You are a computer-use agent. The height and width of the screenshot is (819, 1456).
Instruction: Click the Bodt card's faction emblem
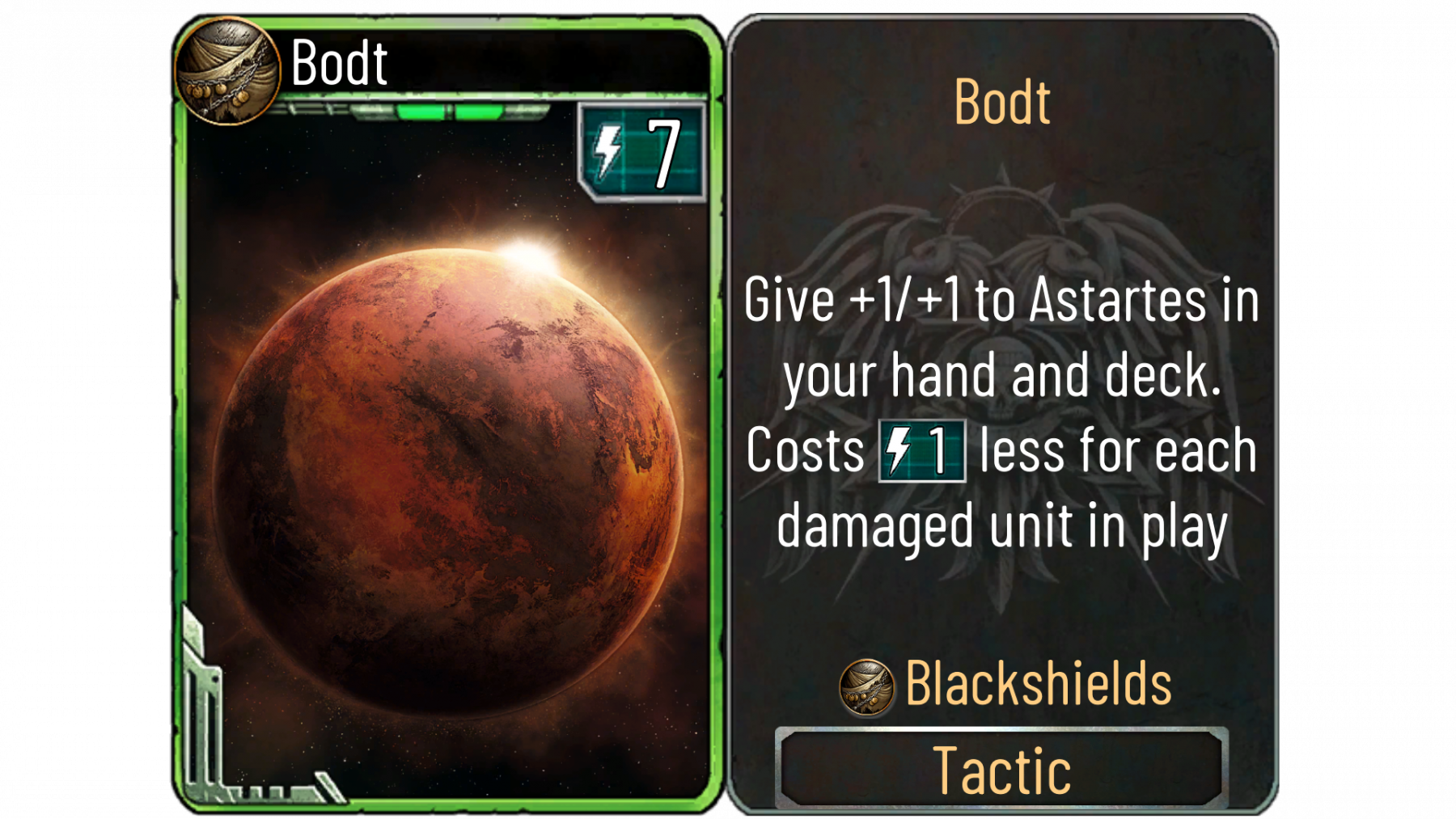(x=227, y=71)
